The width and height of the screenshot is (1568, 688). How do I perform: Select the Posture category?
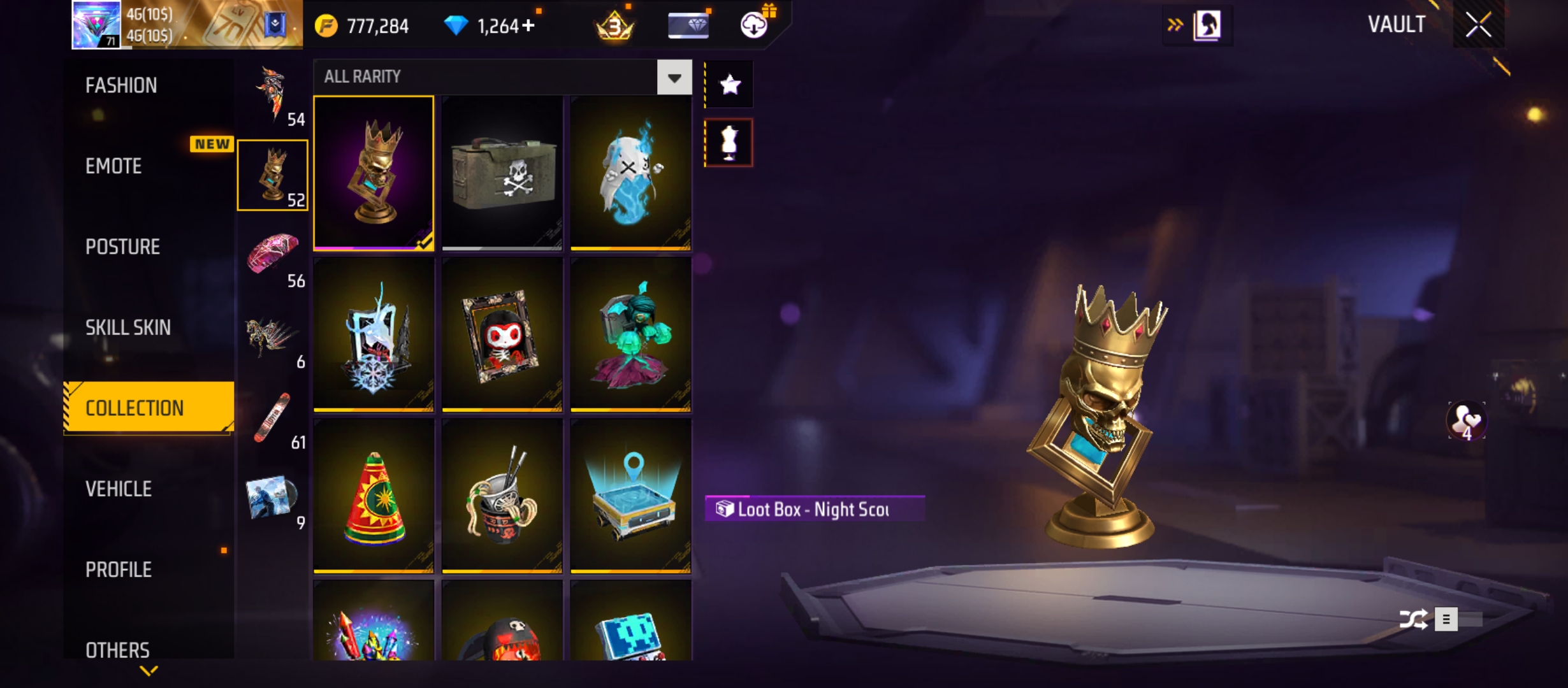[122, 247]
